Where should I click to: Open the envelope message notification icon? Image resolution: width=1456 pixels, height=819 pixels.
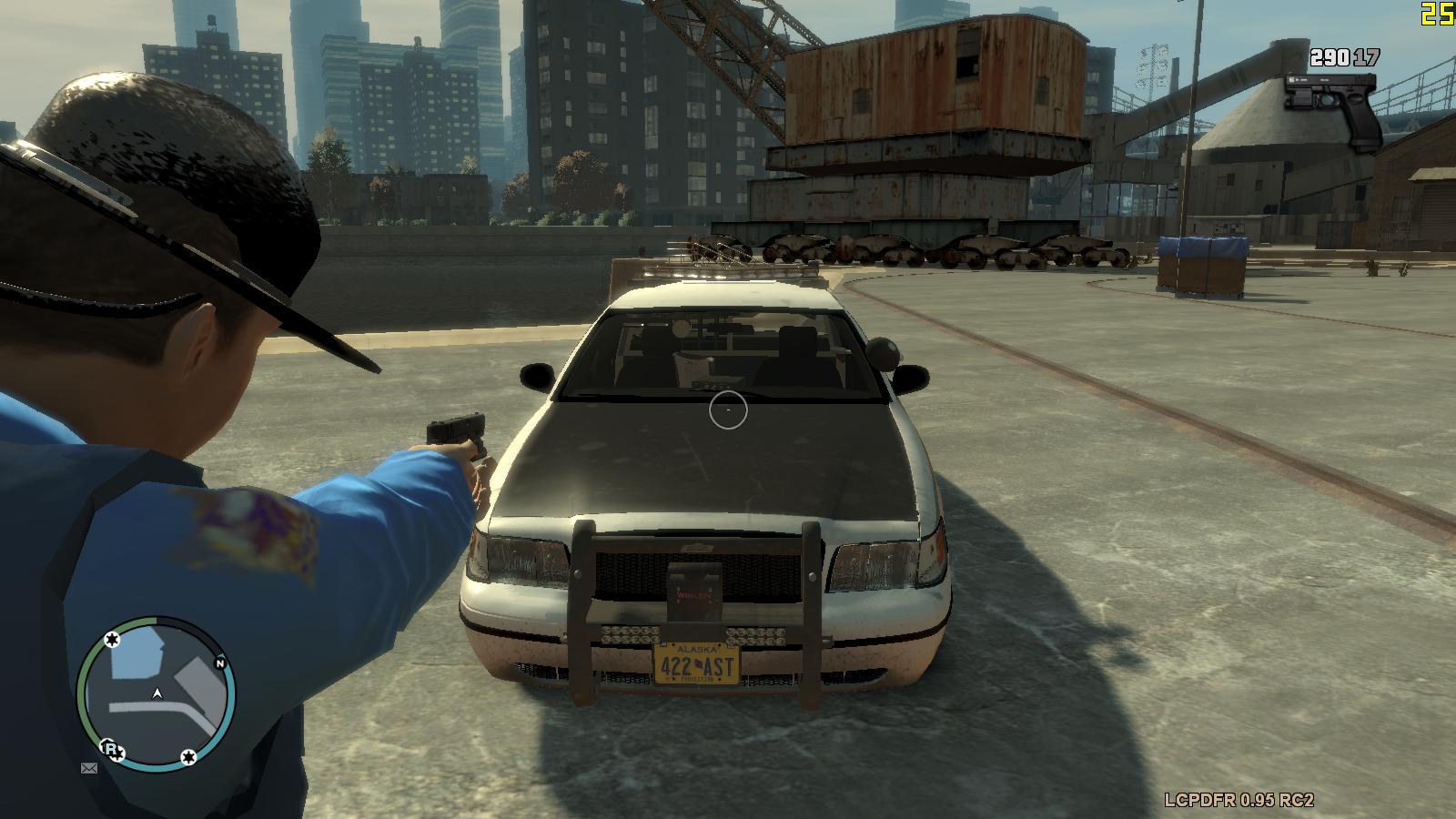coord(89,768)
